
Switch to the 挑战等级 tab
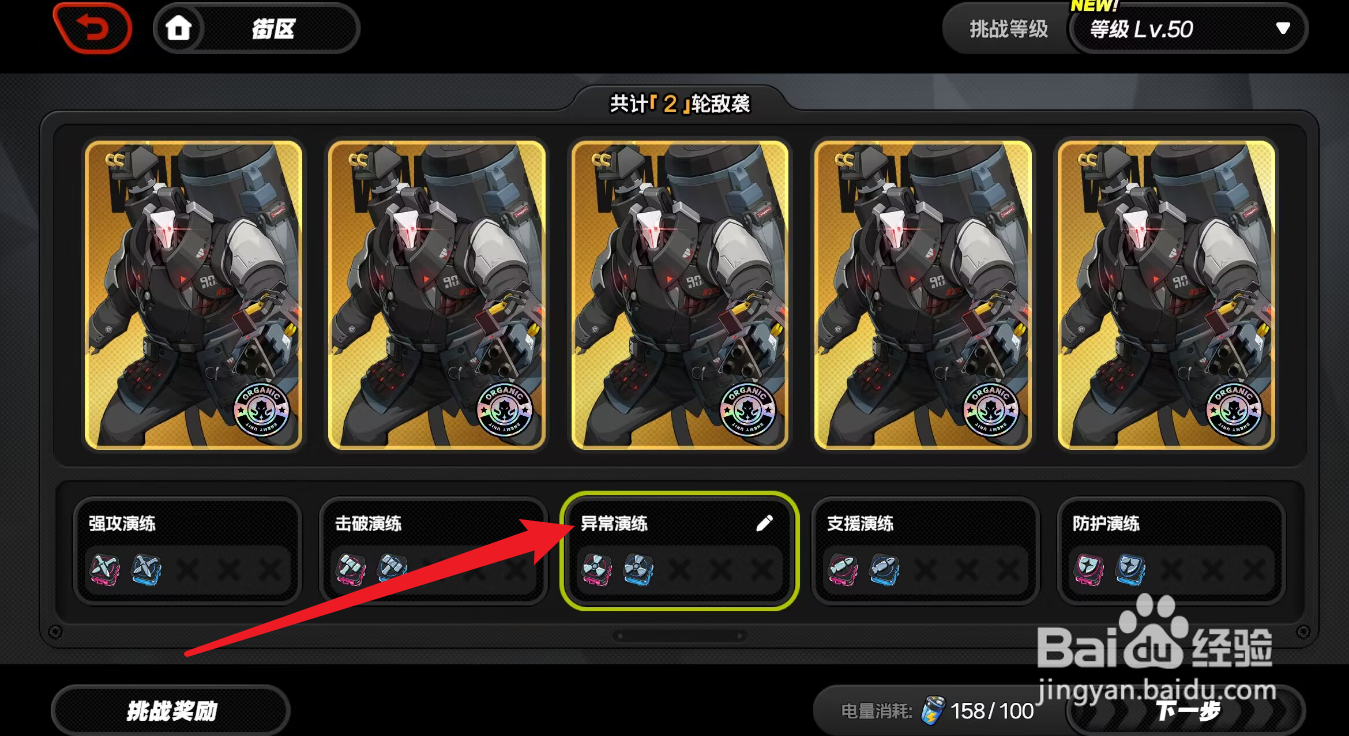pos(1006,30)
